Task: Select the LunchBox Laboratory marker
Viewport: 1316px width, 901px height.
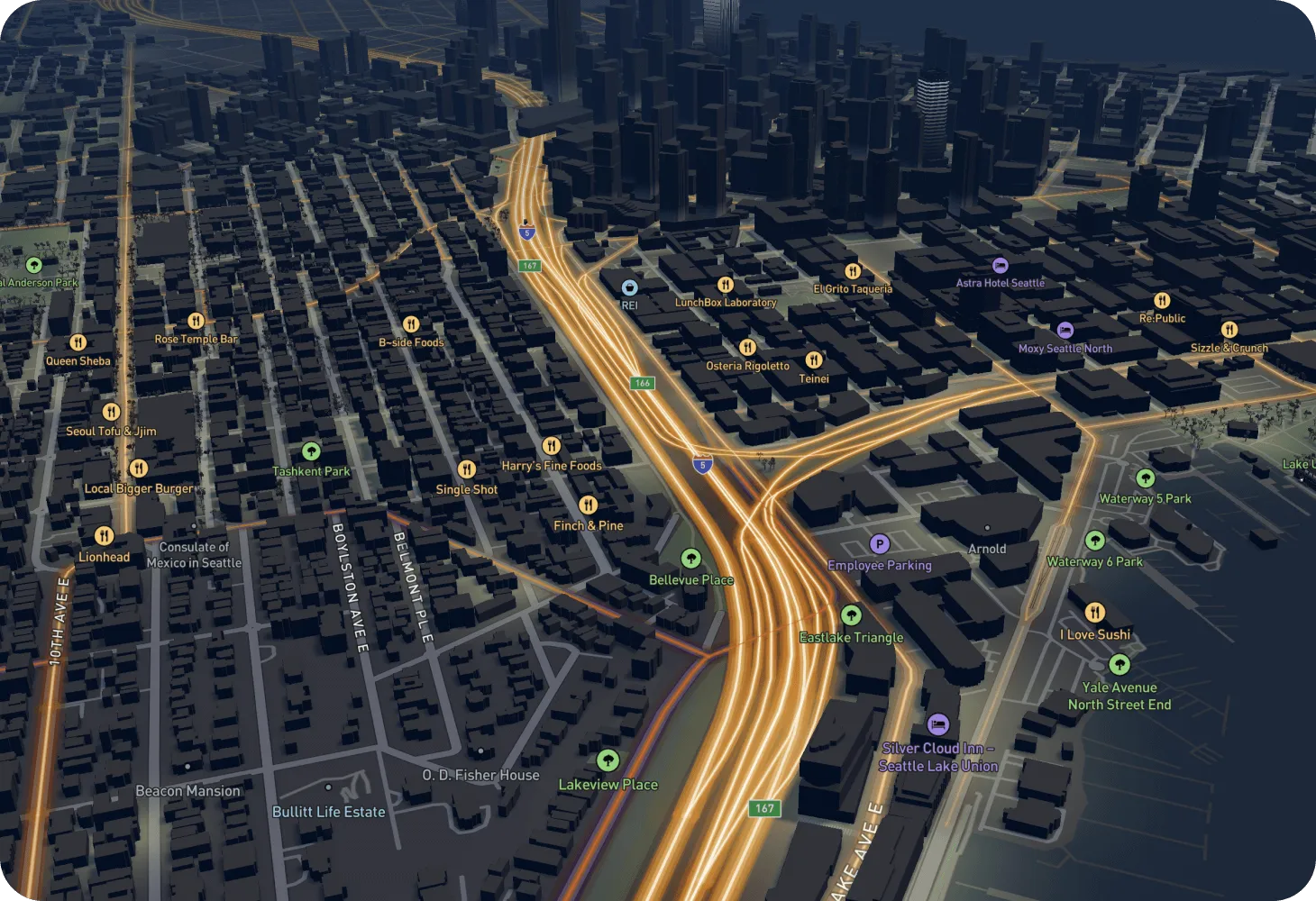Action: tap(725, 285)
